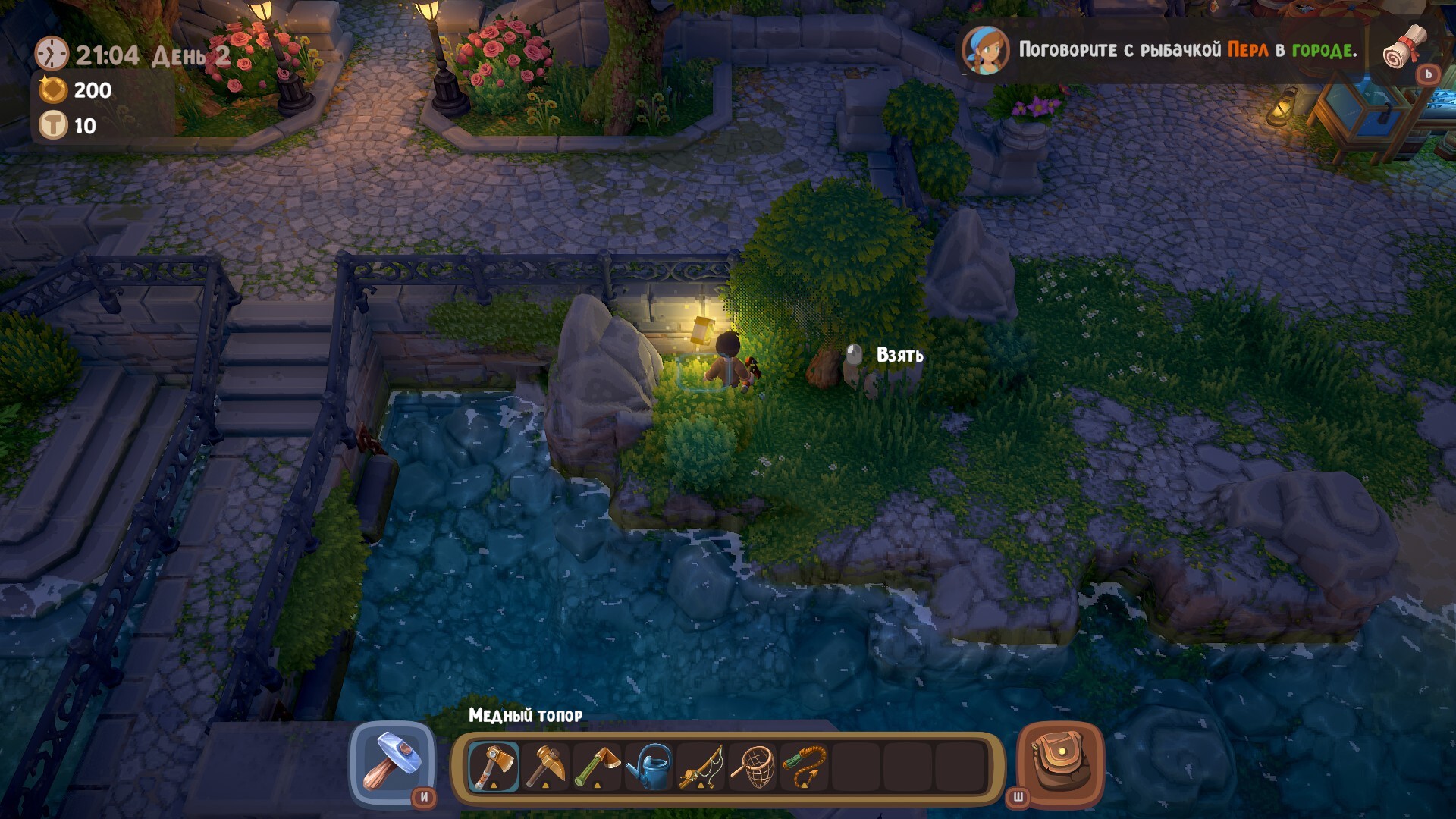Select the blue watering can slot
1456x819 pixels.
pos(649,767)
